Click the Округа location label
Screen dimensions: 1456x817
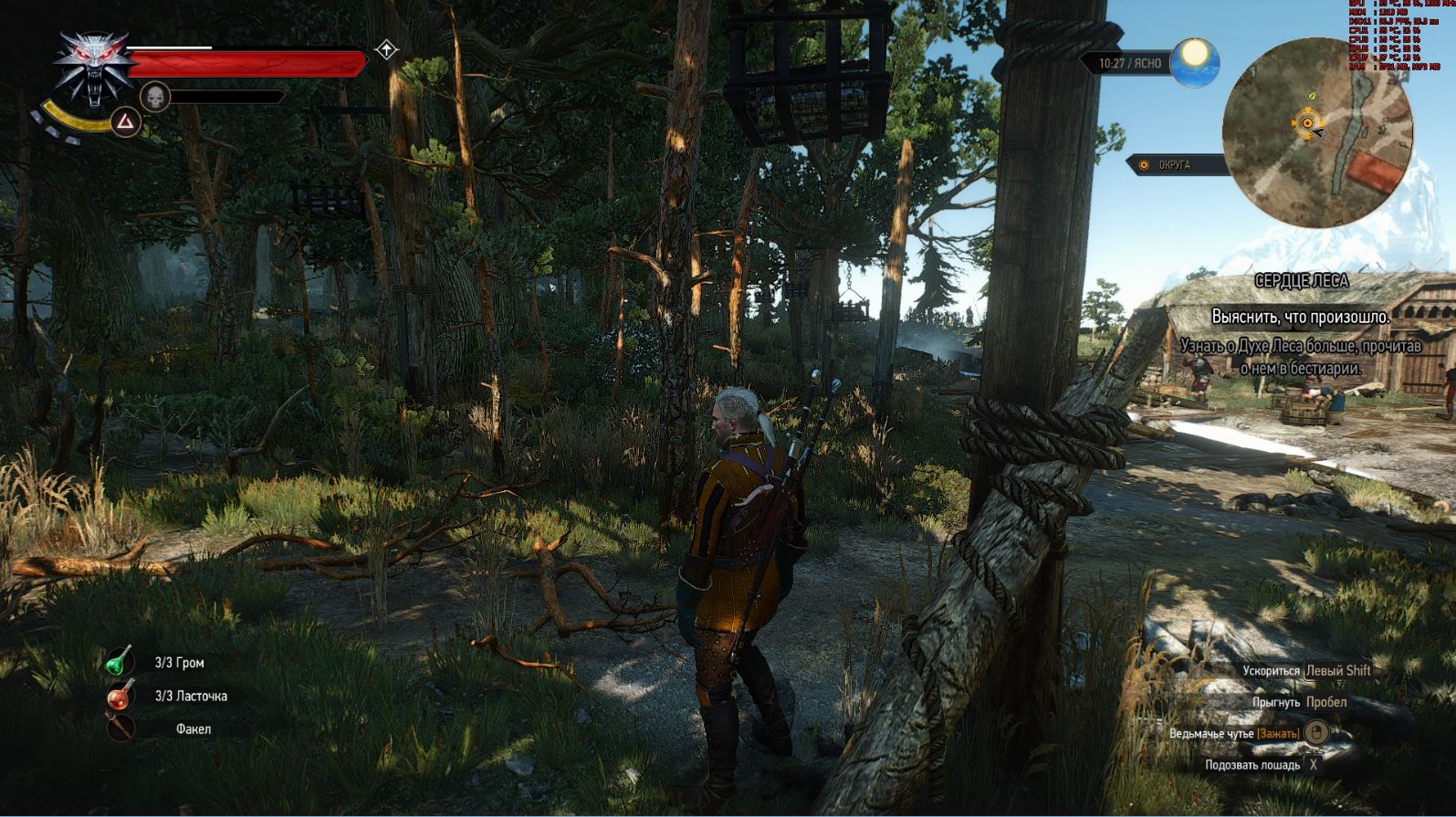click(x=1174, y=165)
